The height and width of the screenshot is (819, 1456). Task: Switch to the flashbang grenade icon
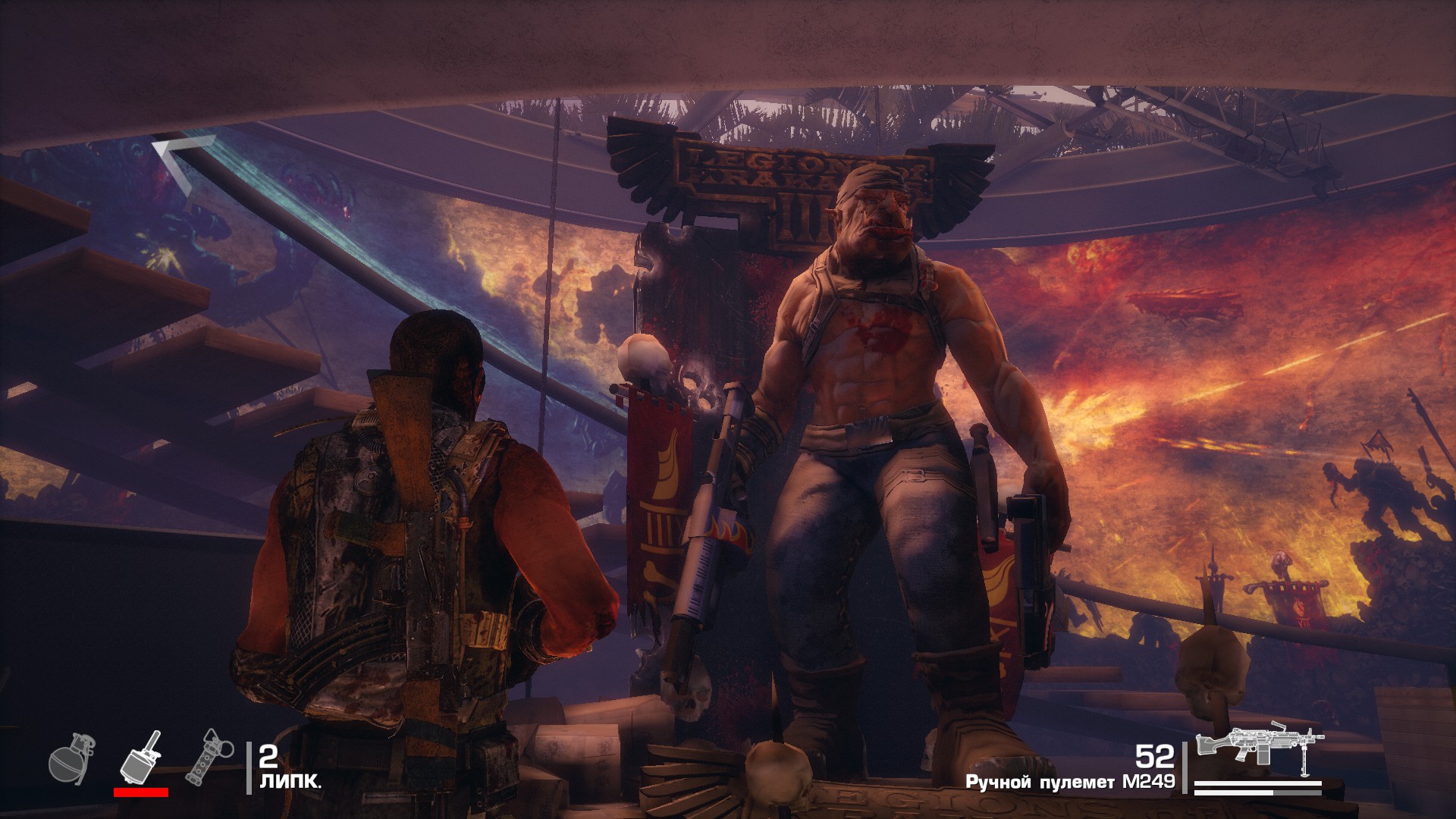click(x=207, y=756)
